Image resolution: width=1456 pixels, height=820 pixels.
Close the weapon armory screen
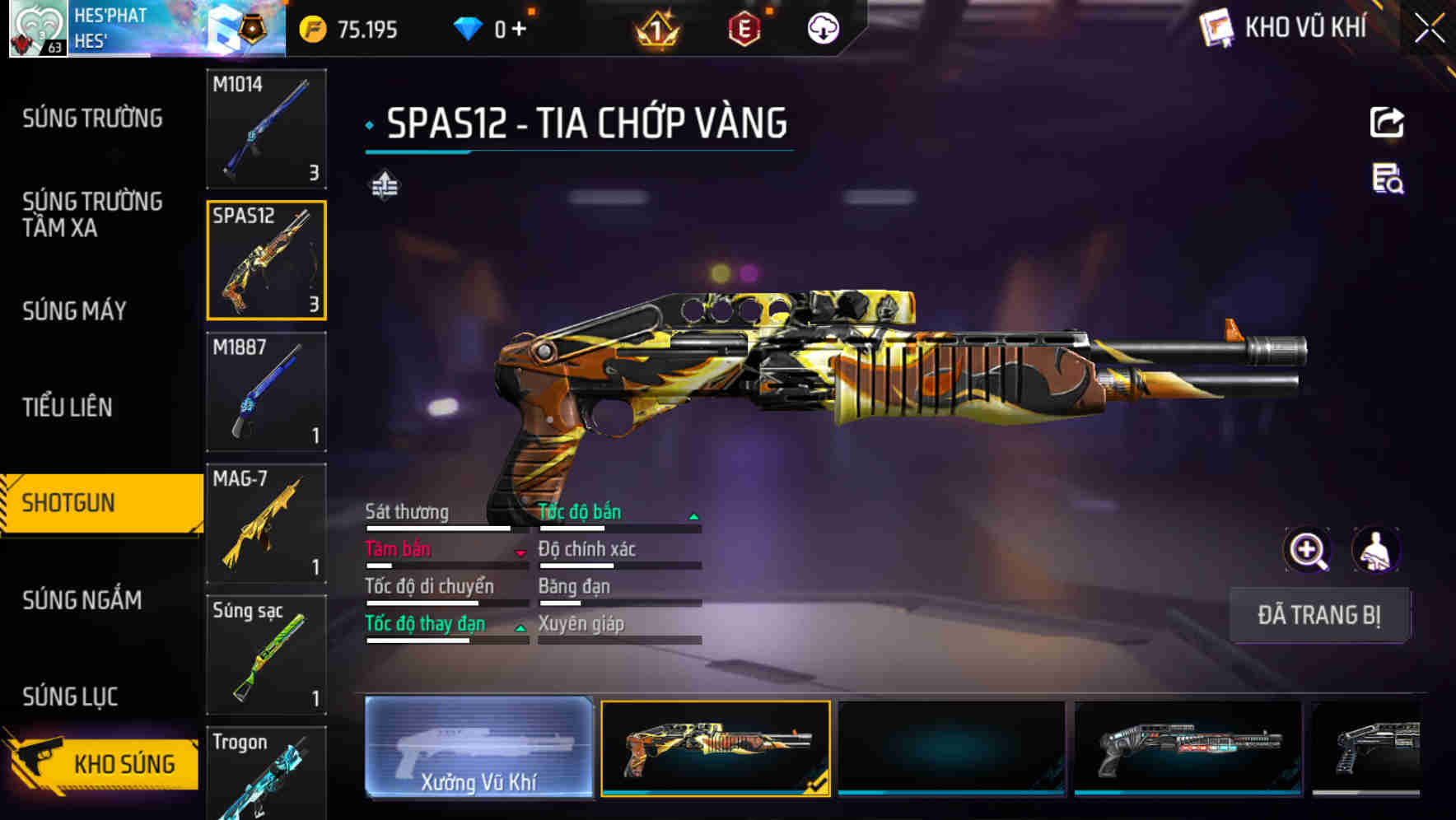[1429, 29]
